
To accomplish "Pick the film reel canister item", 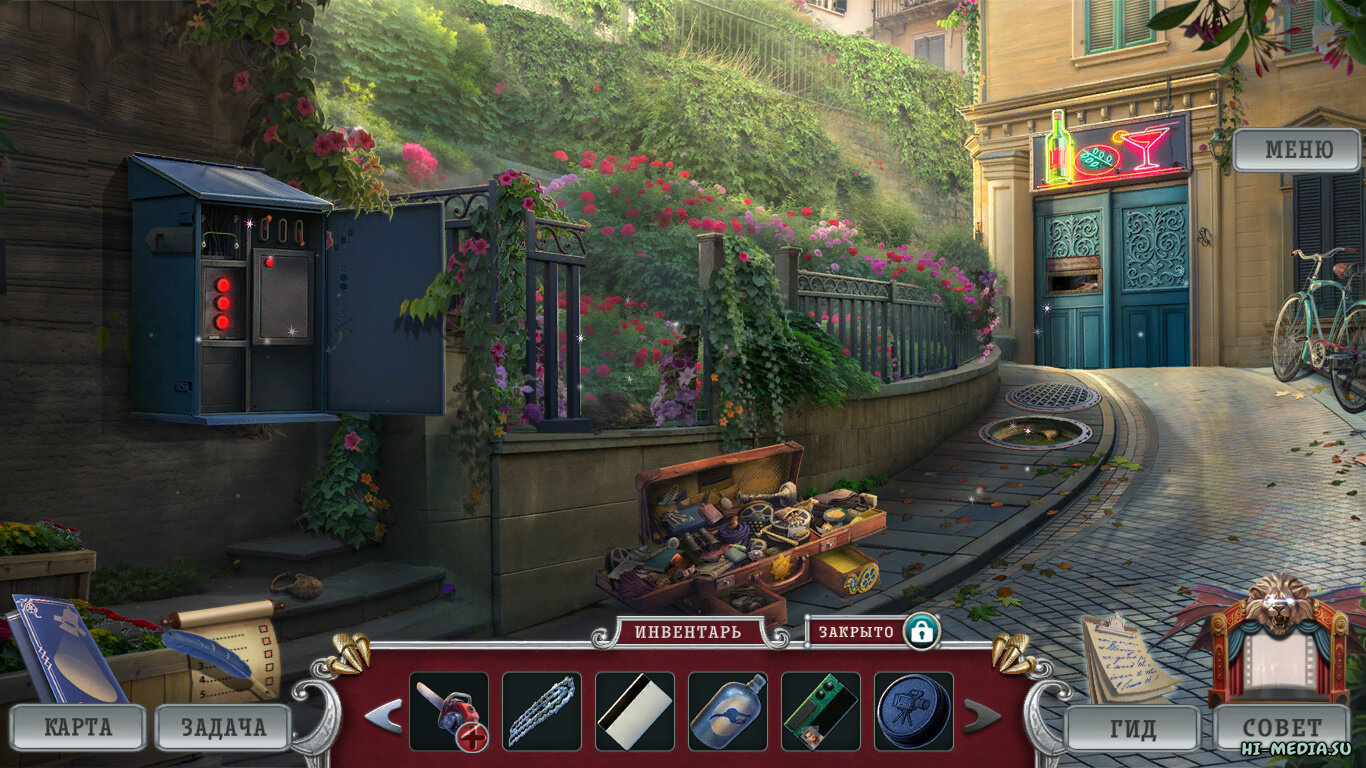I will coord(913,711).
